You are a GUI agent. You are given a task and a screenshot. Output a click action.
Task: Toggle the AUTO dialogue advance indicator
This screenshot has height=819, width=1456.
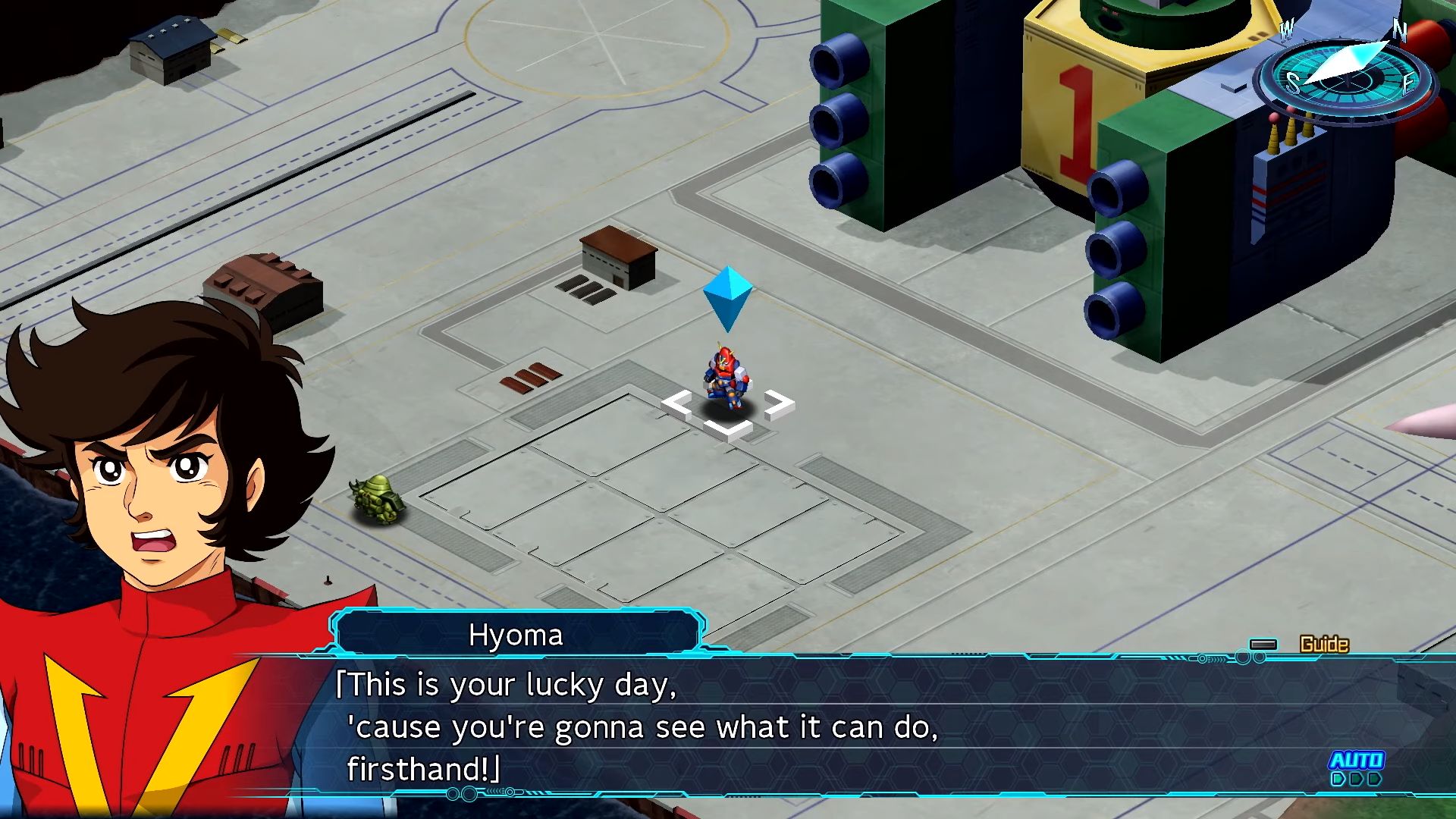click(1357, 767)
